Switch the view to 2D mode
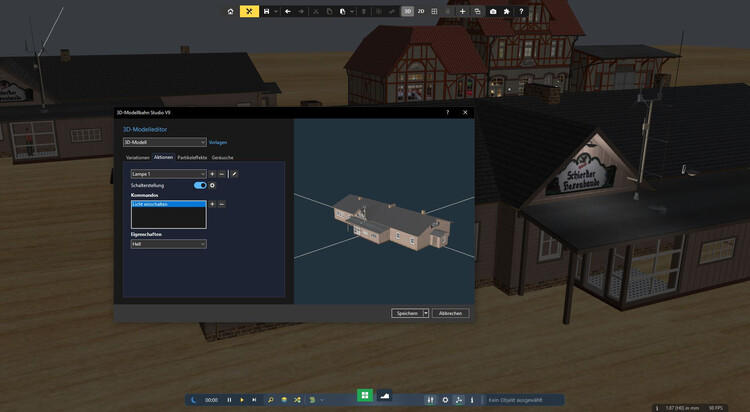 pos(421,11)
